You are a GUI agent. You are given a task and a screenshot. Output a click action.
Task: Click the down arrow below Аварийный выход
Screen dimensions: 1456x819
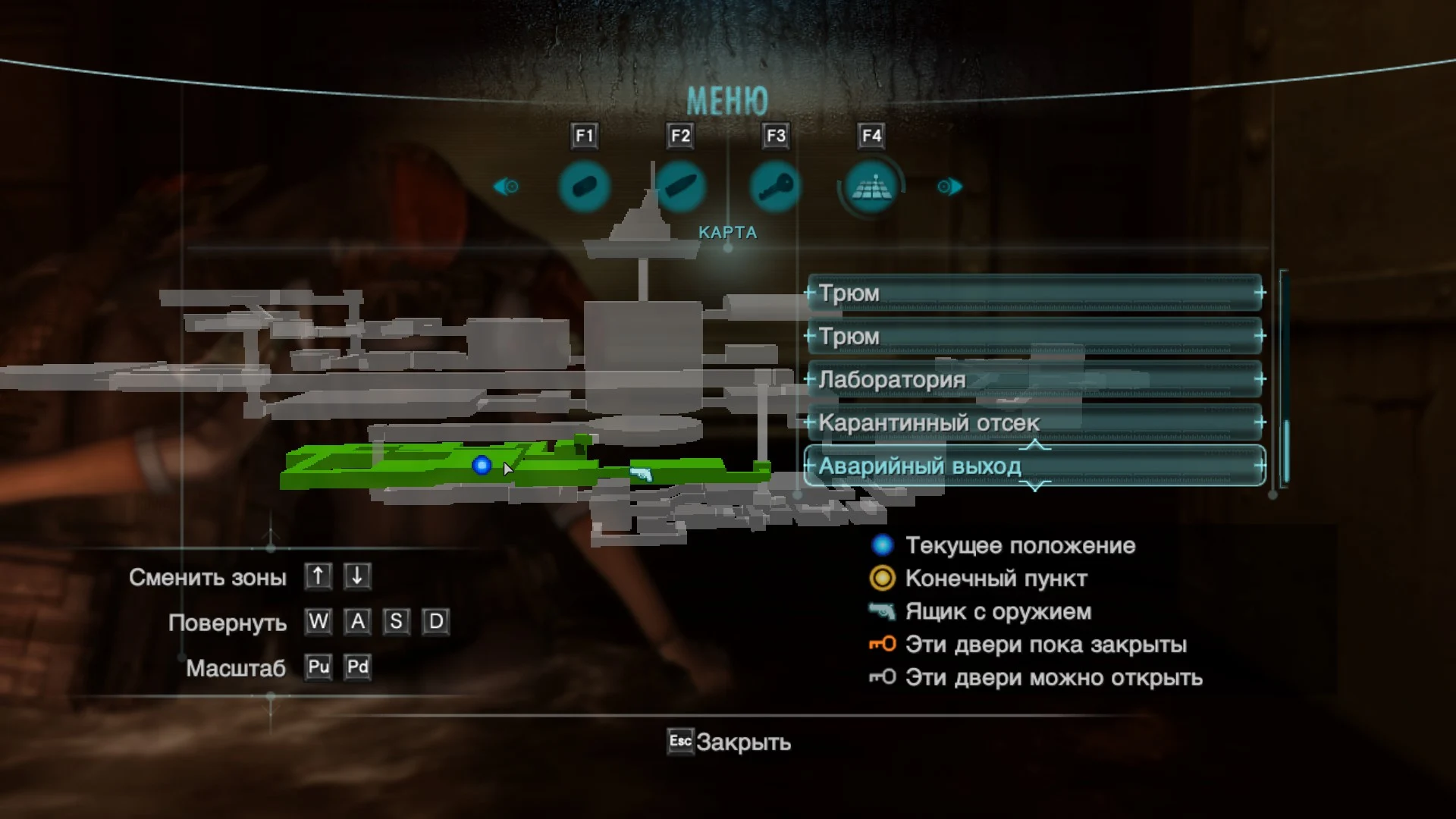pyautogui.click(x=1036, y=485)
